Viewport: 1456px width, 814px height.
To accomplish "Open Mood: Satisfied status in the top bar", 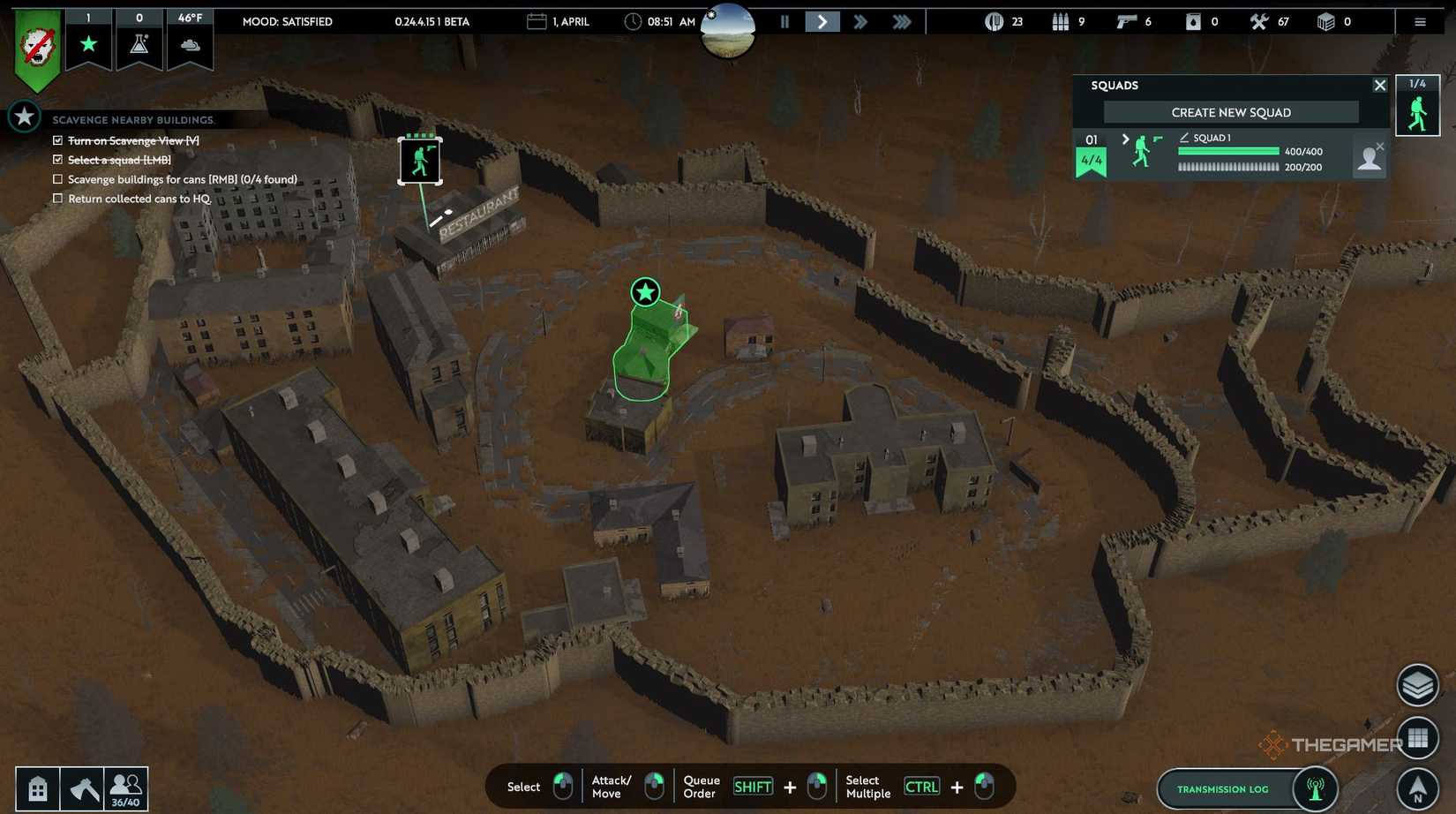I will pos(289,21).
